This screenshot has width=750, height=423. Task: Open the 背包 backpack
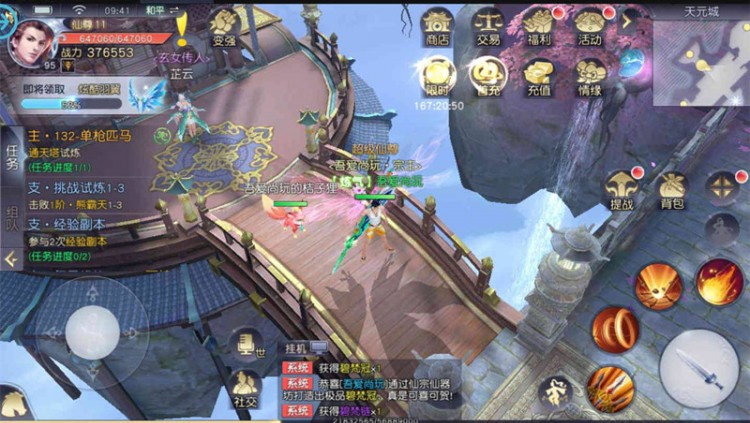coord(672,190)
